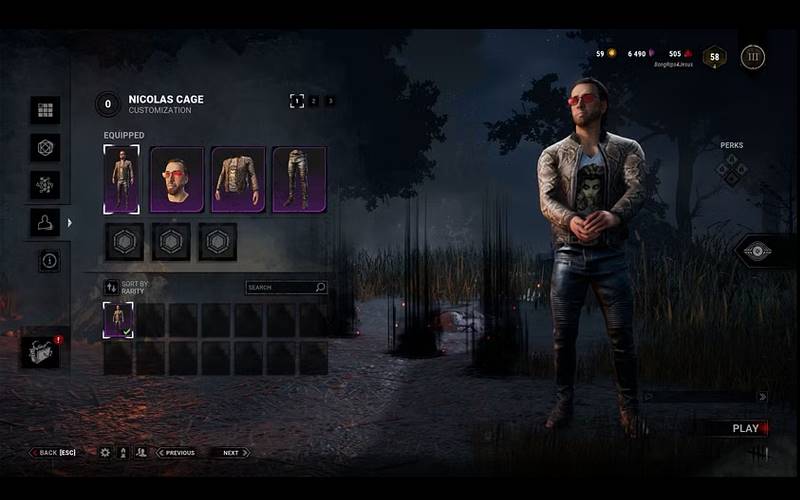Switch to loadout preset 2
The width and height of the screenshot is (800, 500).
313,101
